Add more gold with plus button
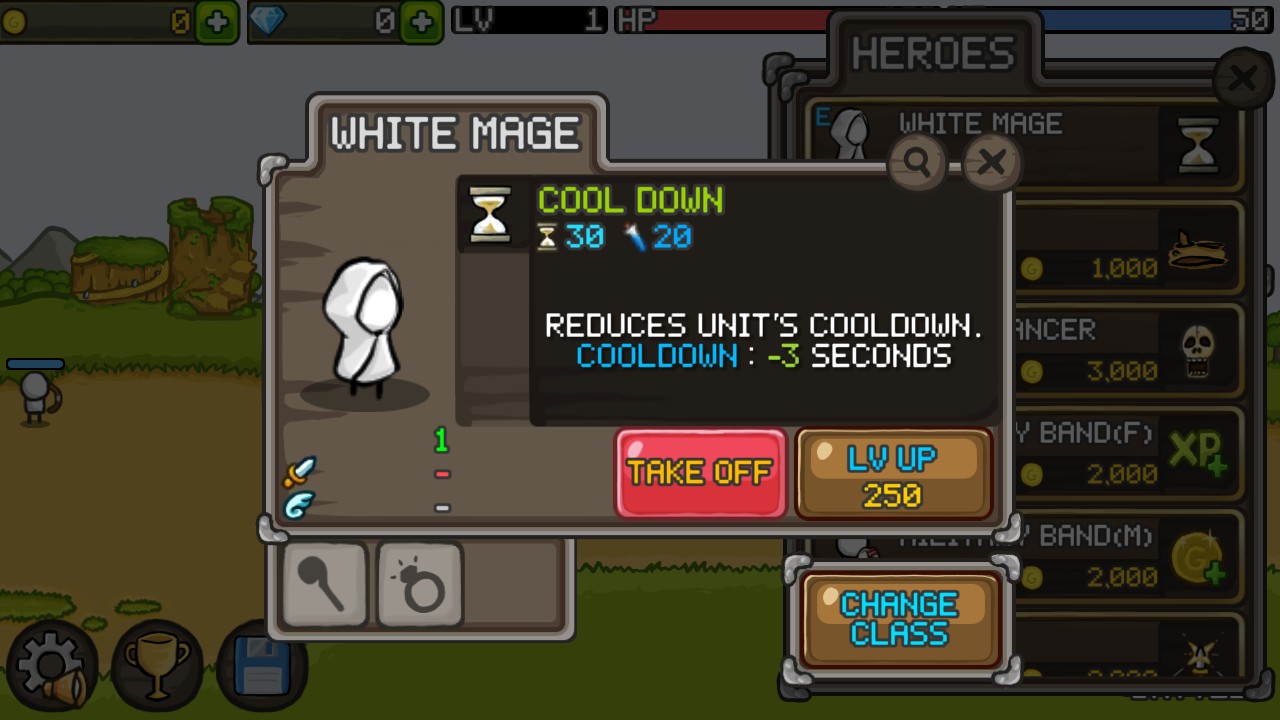Image resolution: width=1280 pixels, height=720 pixels. coord(216,21)
